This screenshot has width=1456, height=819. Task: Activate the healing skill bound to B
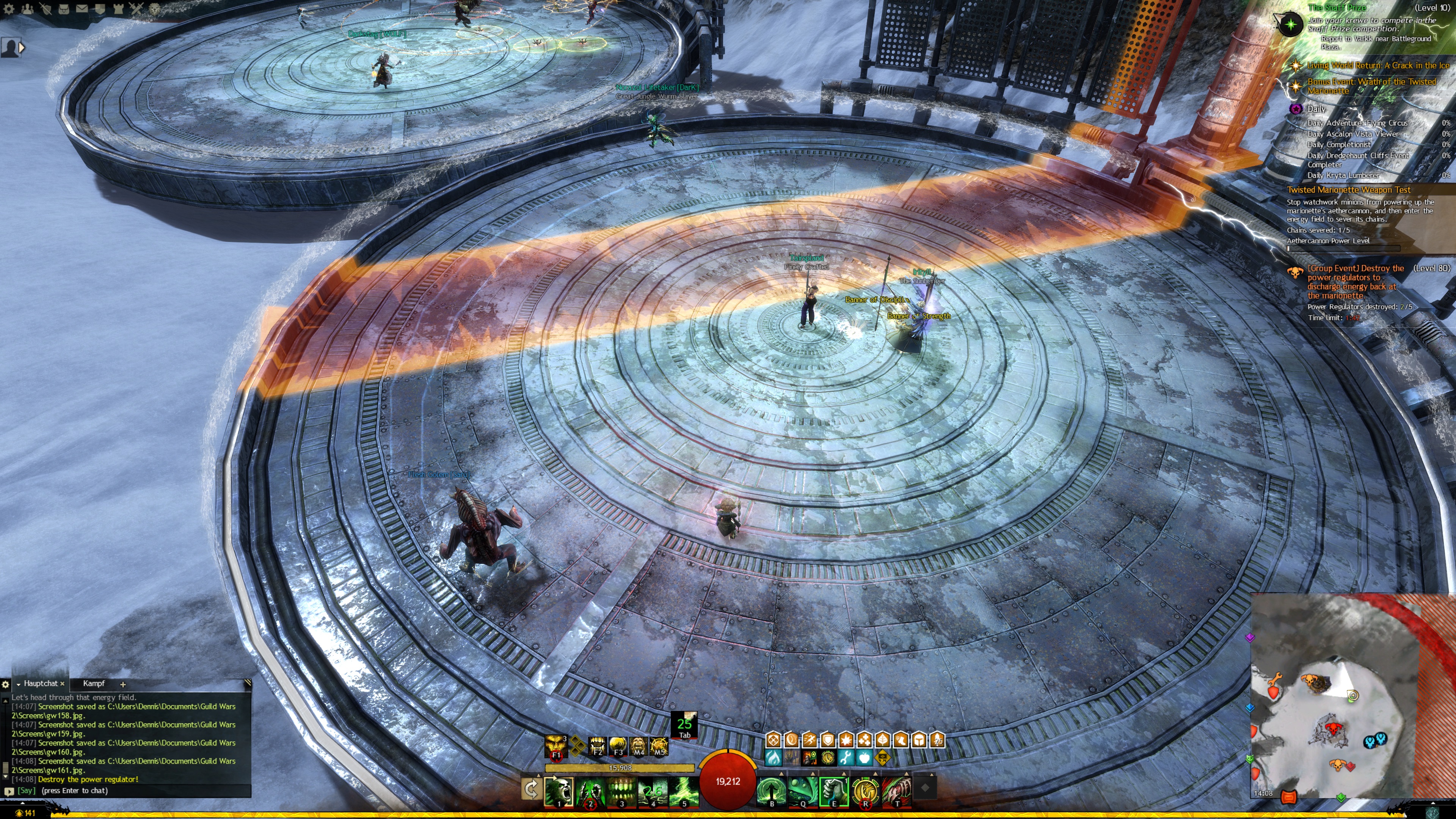point(772,790)
